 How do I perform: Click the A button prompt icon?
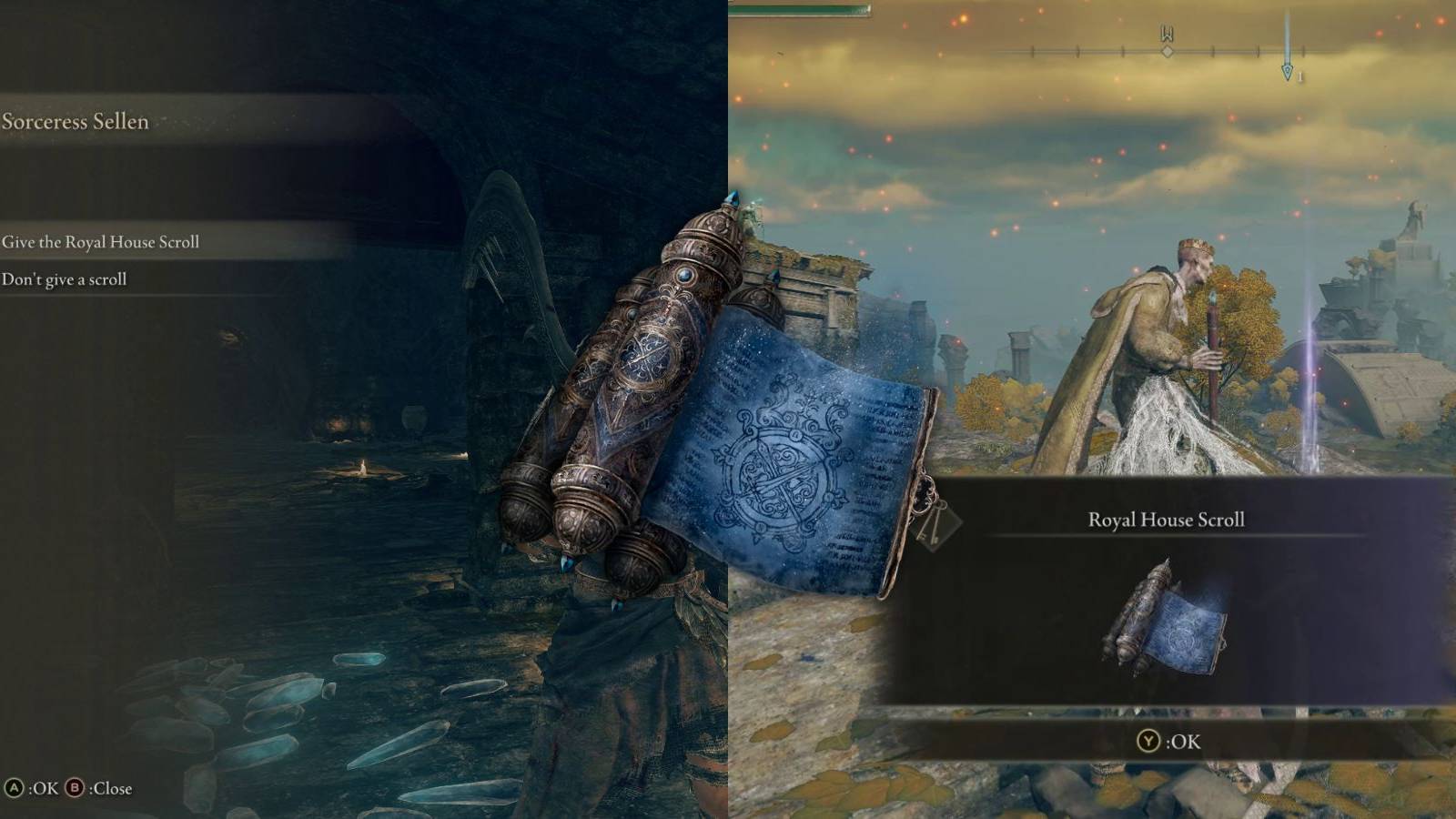point(15,787)
